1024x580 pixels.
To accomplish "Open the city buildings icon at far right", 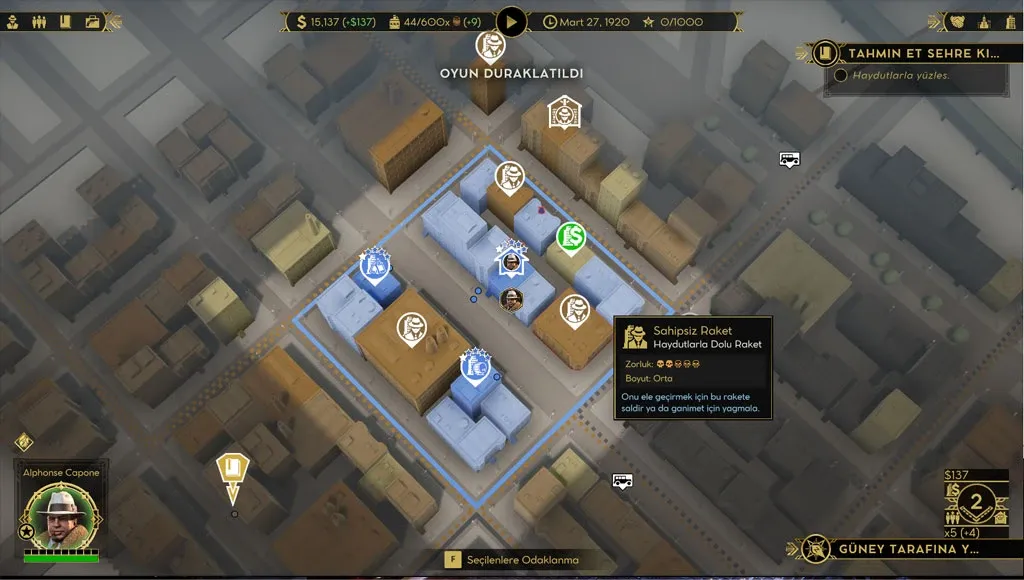I will pos(1008,21).
